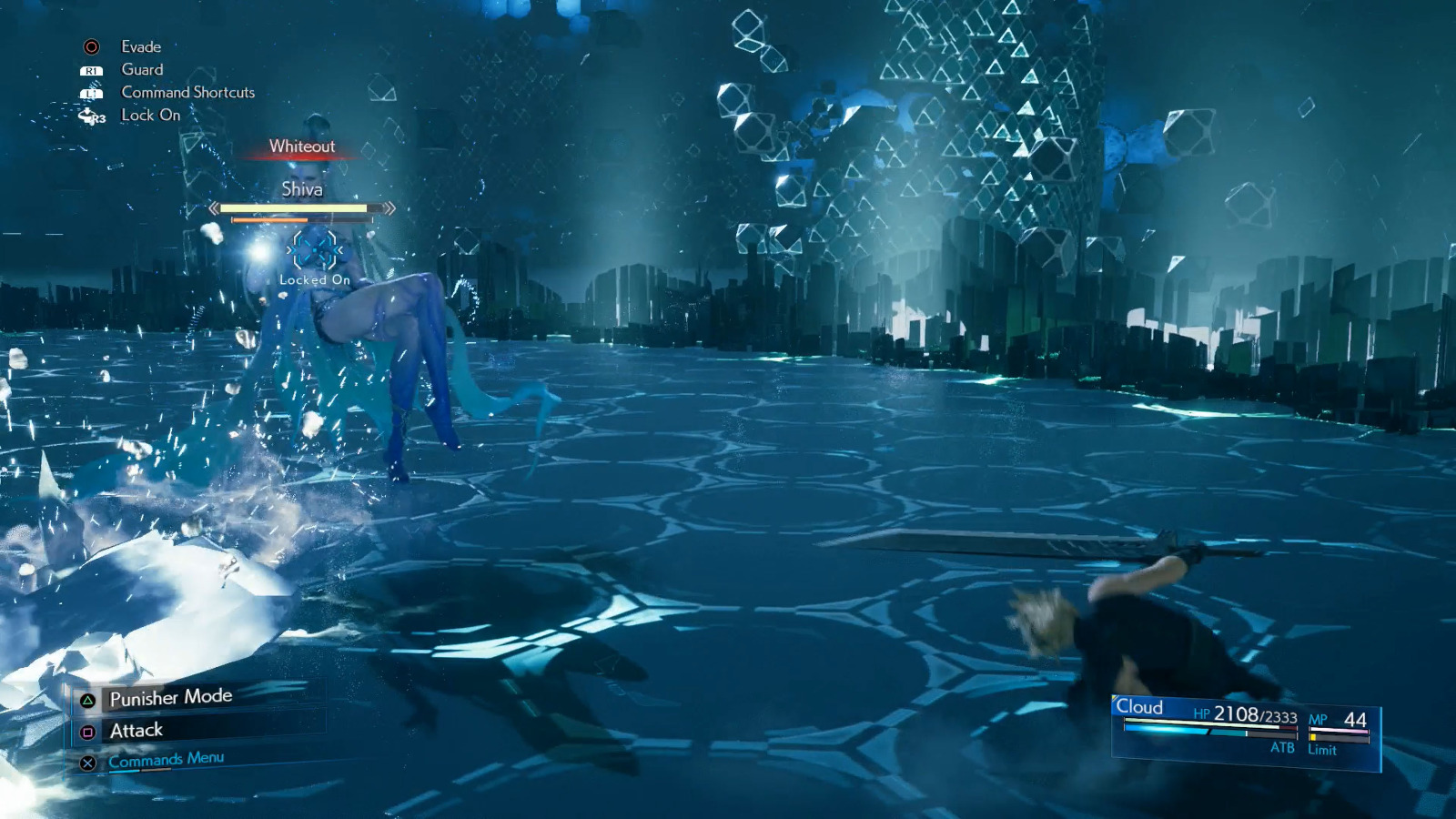Toggle Punisher Mode for Cloud
This screenshot has height=819, width=1456.
169,697
